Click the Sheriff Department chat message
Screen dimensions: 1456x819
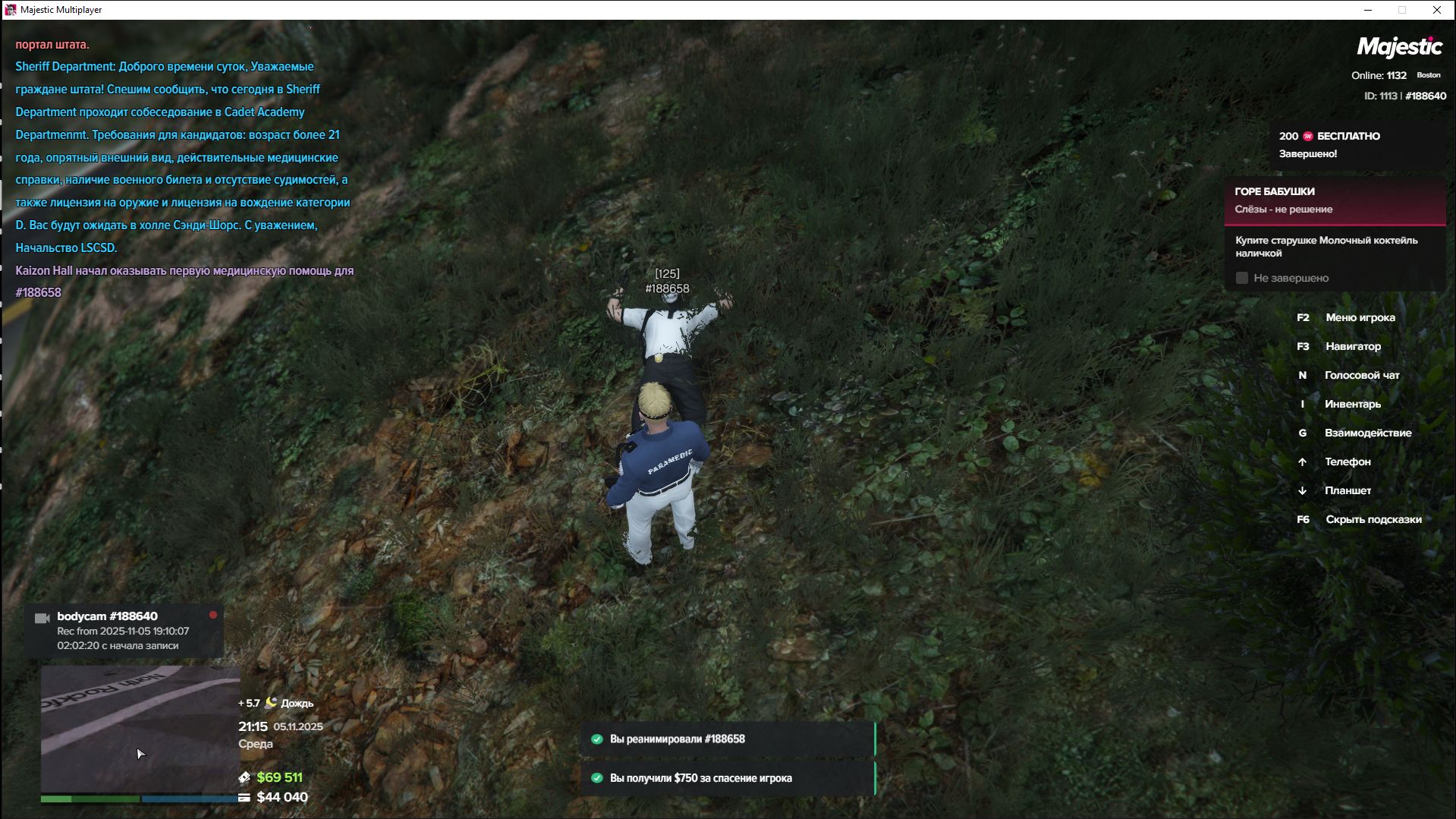pos(182,157)
